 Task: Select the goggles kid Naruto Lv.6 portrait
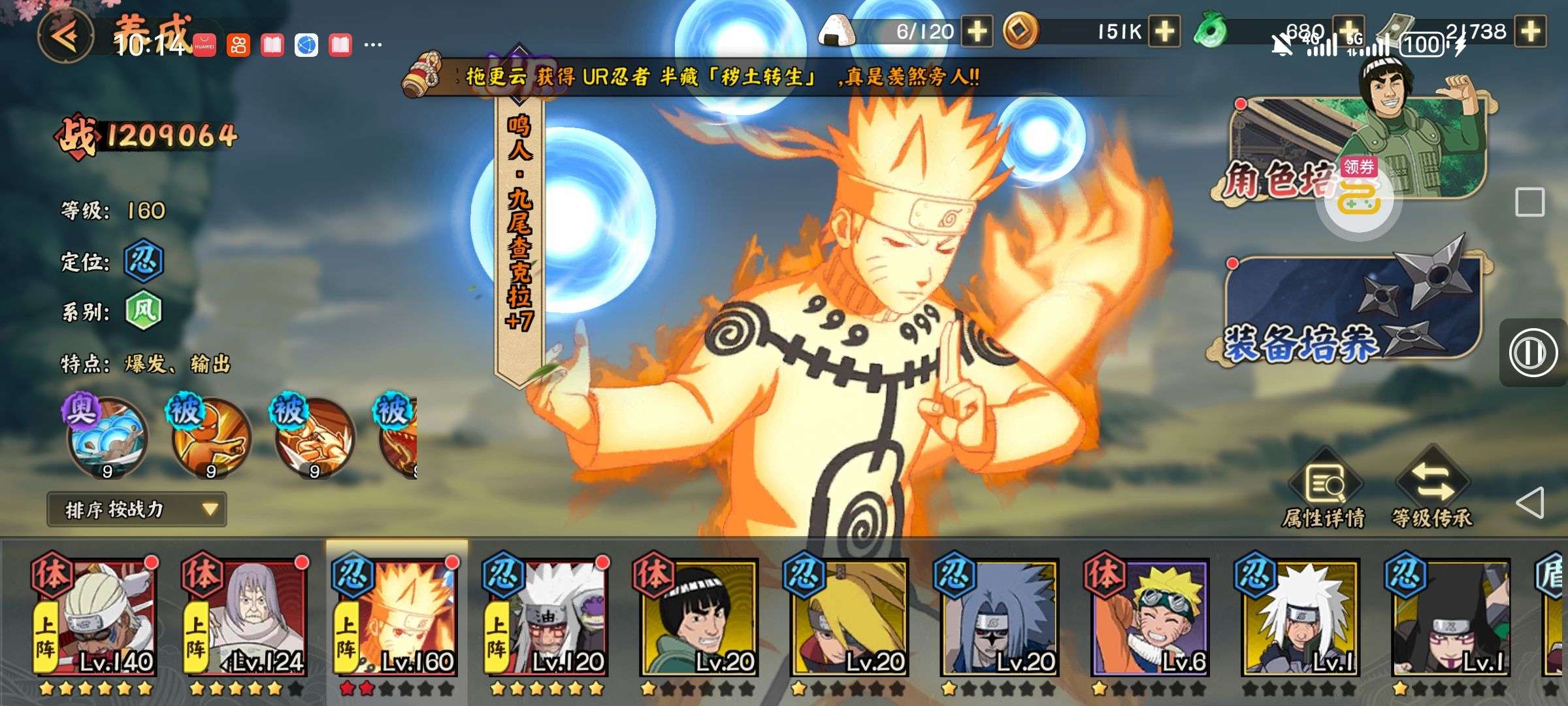(x=1149, y=618)
